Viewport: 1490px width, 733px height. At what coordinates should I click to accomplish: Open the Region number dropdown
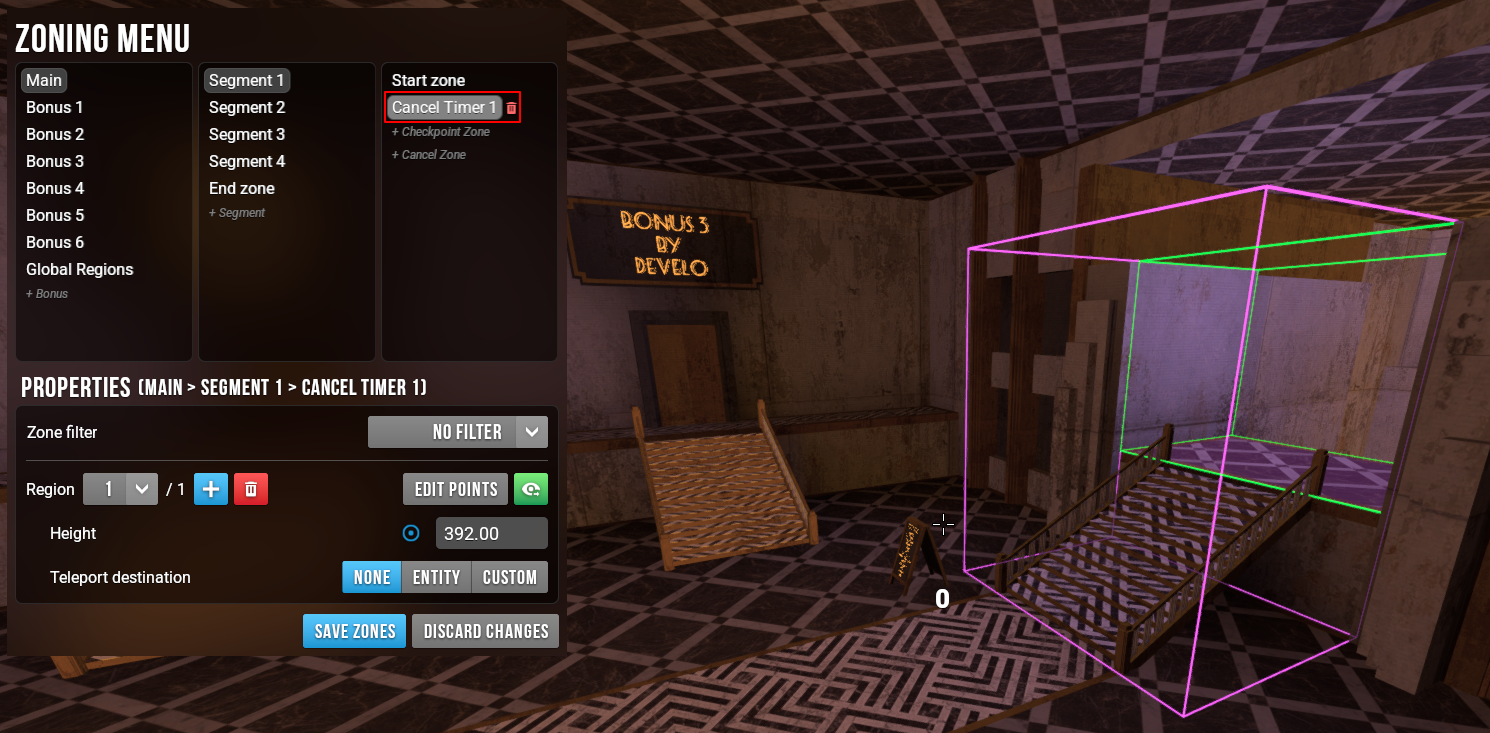point(120,489)
